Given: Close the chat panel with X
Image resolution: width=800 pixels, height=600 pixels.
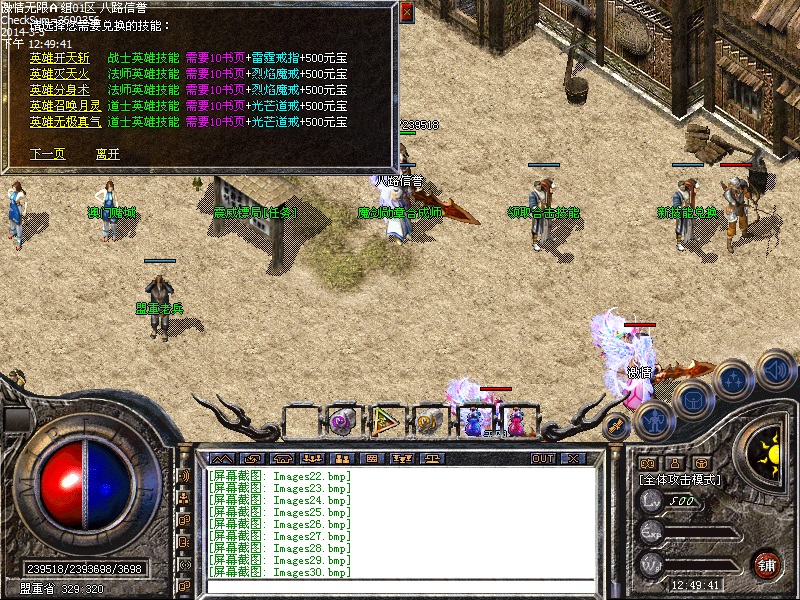Looking at the screenshot, I should (573, 458).
